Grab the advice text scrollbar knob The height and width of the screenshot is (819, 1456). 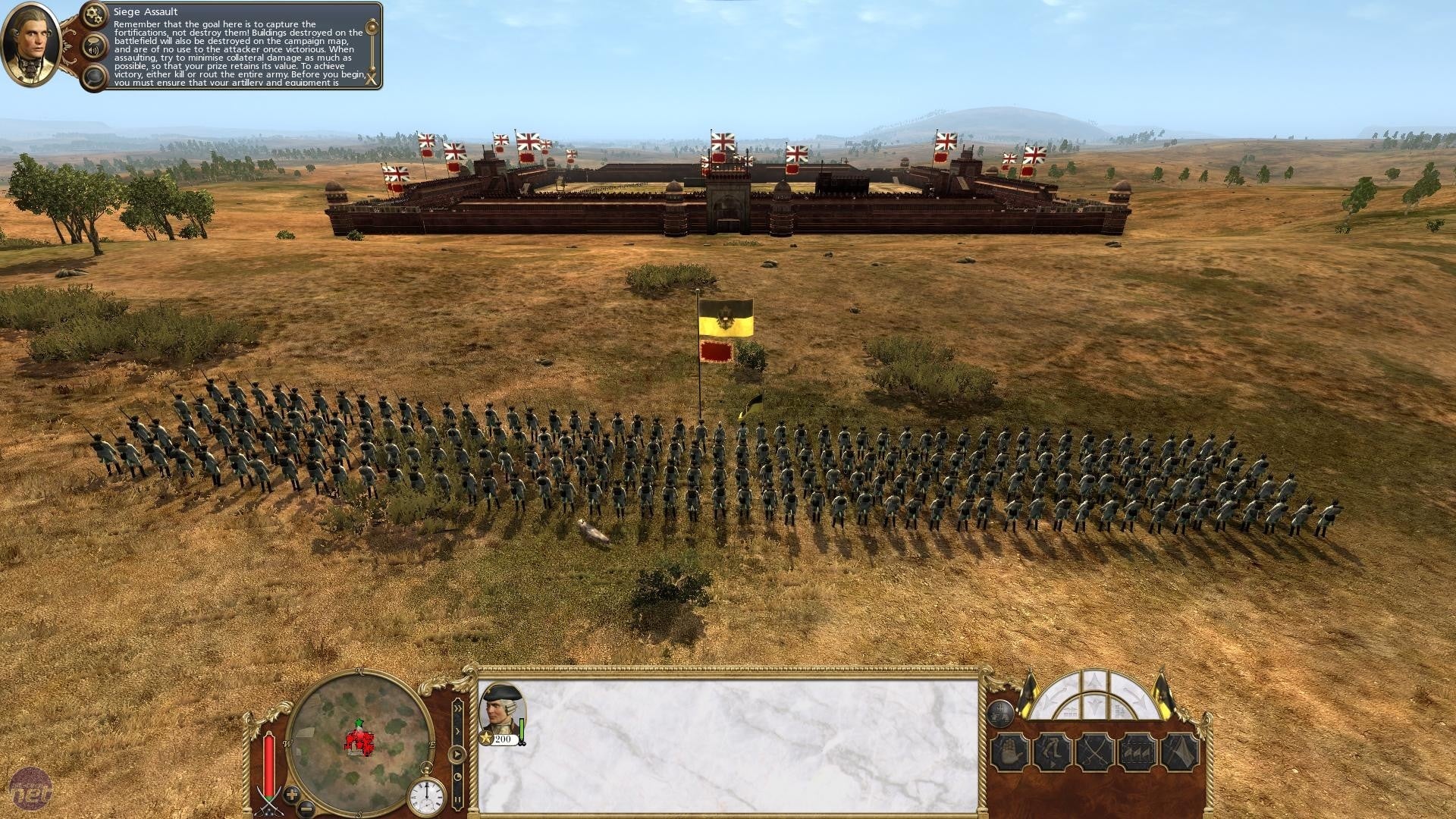(372, 29)
